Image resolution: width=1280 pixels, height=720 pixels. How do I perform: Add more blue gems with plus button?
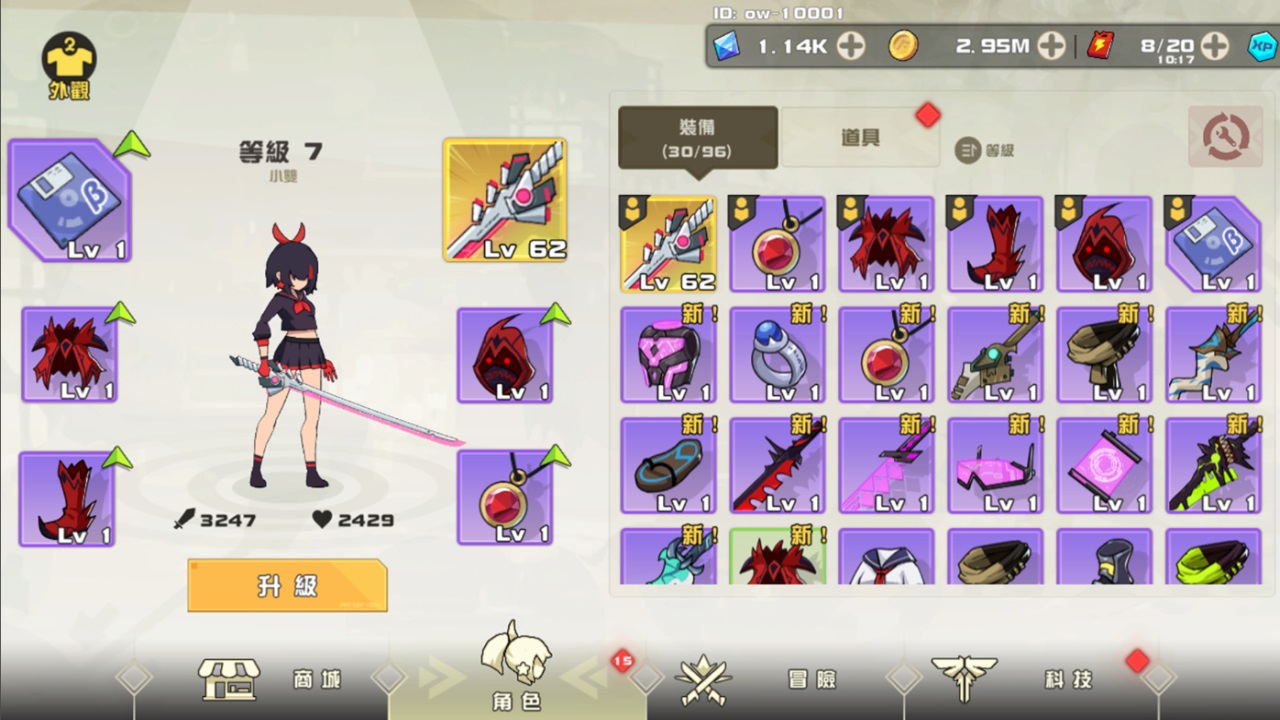click(851, 46)
